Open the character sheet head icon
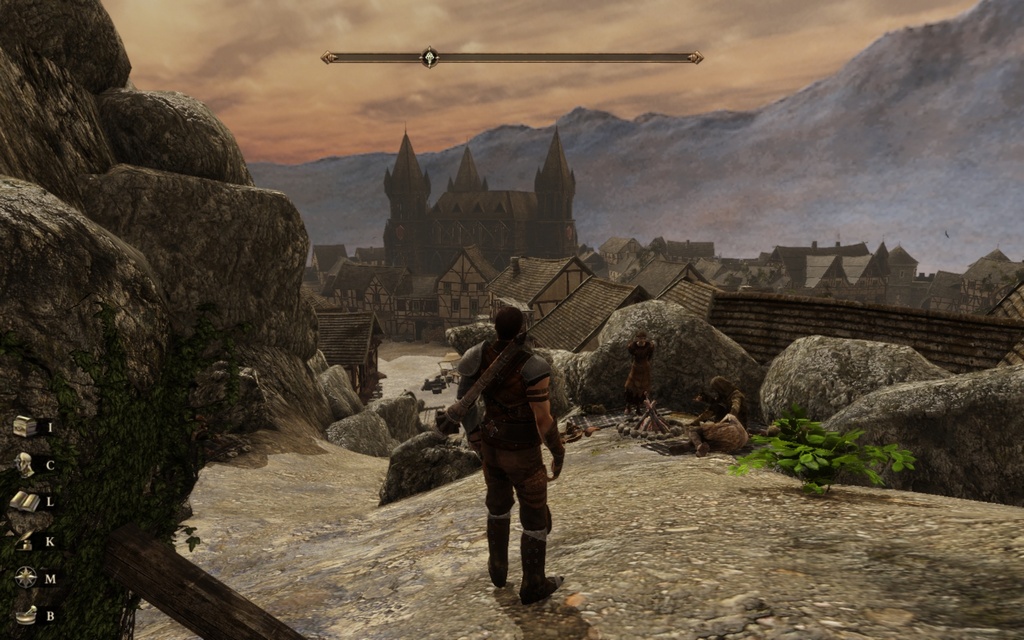 point(24,464)
